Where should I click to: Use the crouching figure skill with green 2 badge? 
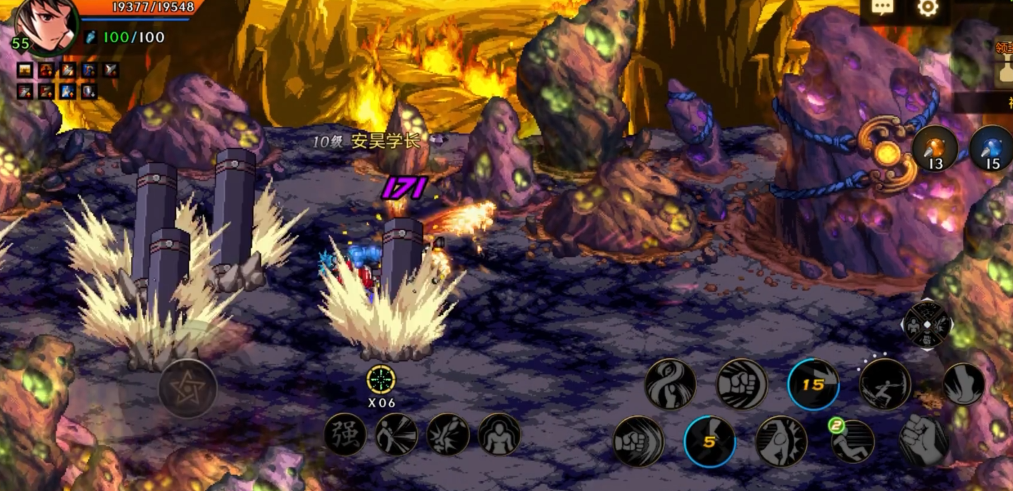click(851, 441)
